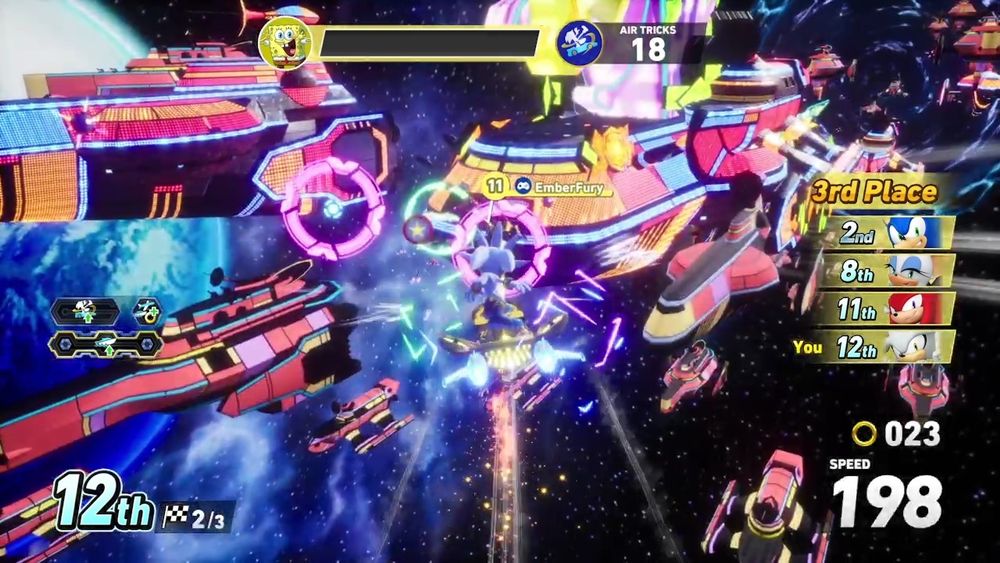
Task: Click the SpongeBob rival portrait icon
Action: point(284,42)
